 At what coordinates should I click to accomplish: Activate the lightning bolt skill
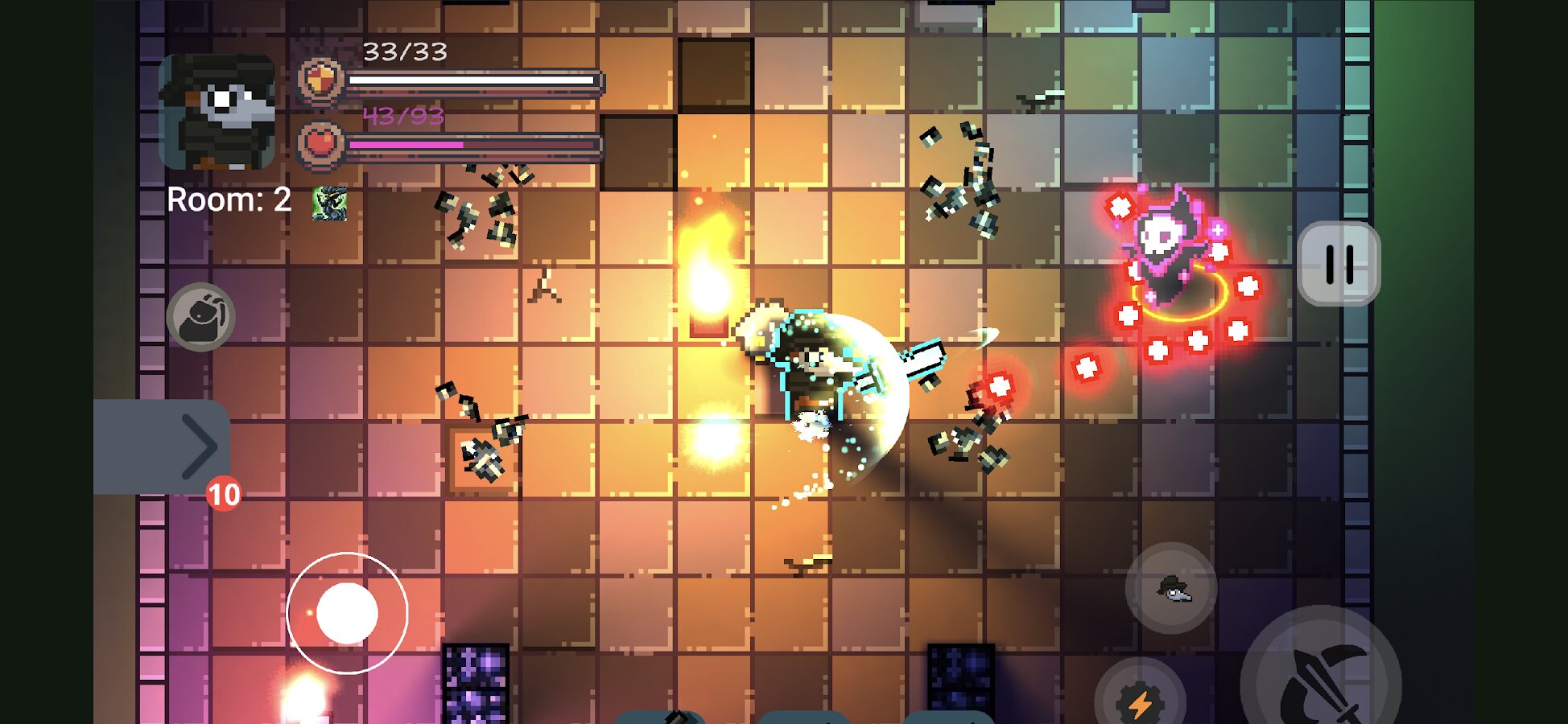1139,700
